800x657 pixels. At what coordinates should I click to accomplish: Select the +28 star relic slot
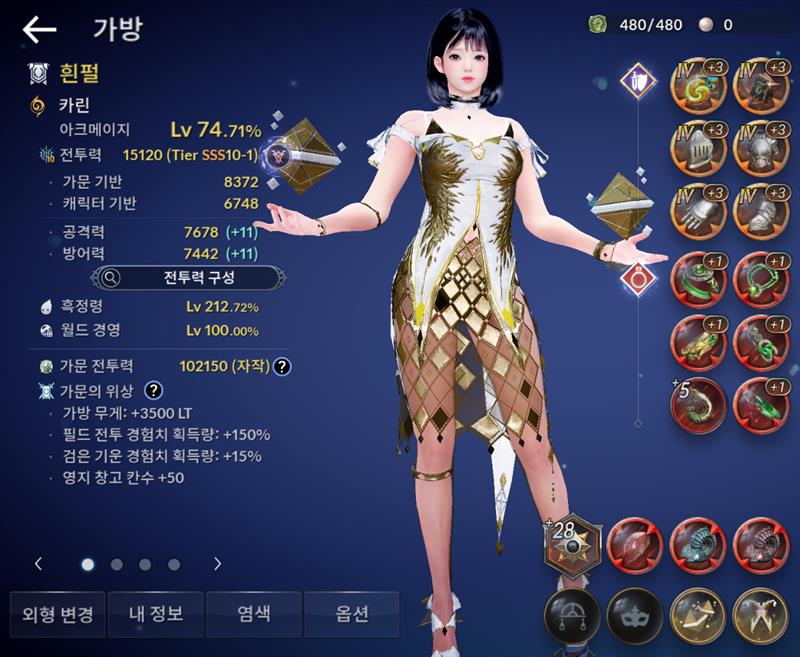coord(573,543)
